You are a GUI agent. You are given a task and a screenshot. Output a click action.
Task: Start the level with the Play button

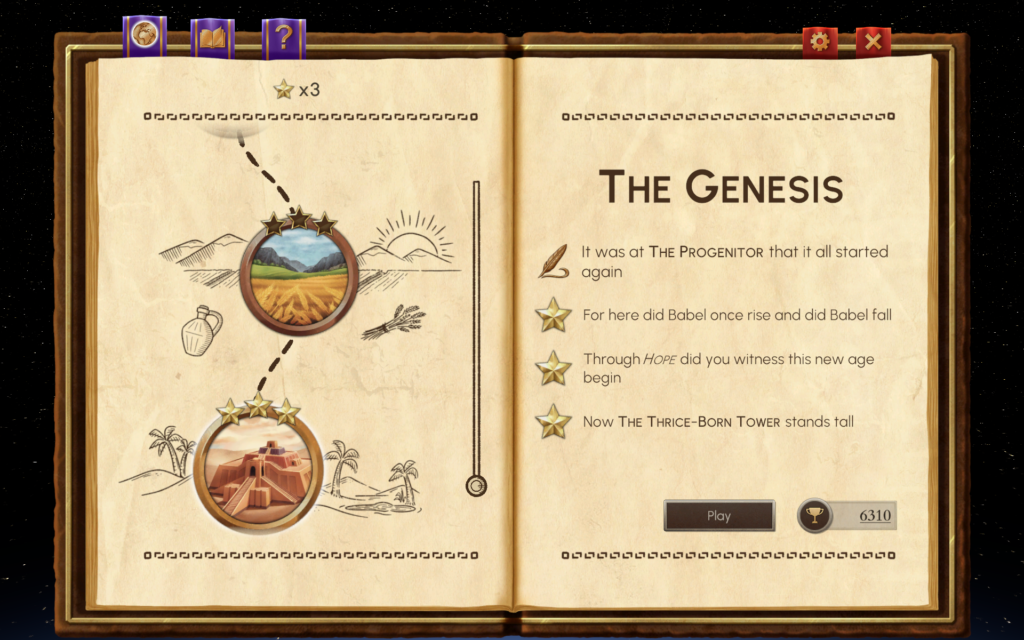point(719,516)
